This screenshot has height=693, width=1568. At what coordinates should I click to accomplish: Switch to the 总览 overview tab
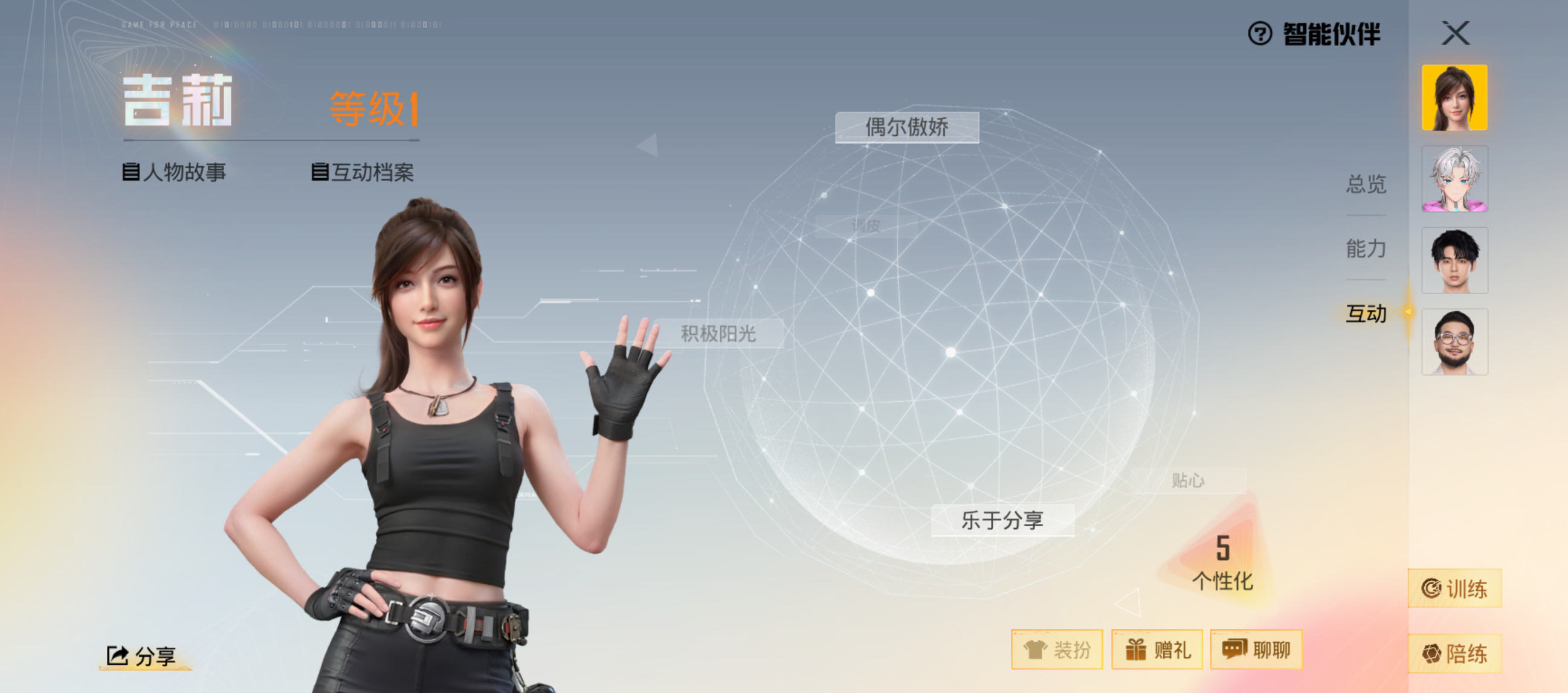coord(1366,184)
